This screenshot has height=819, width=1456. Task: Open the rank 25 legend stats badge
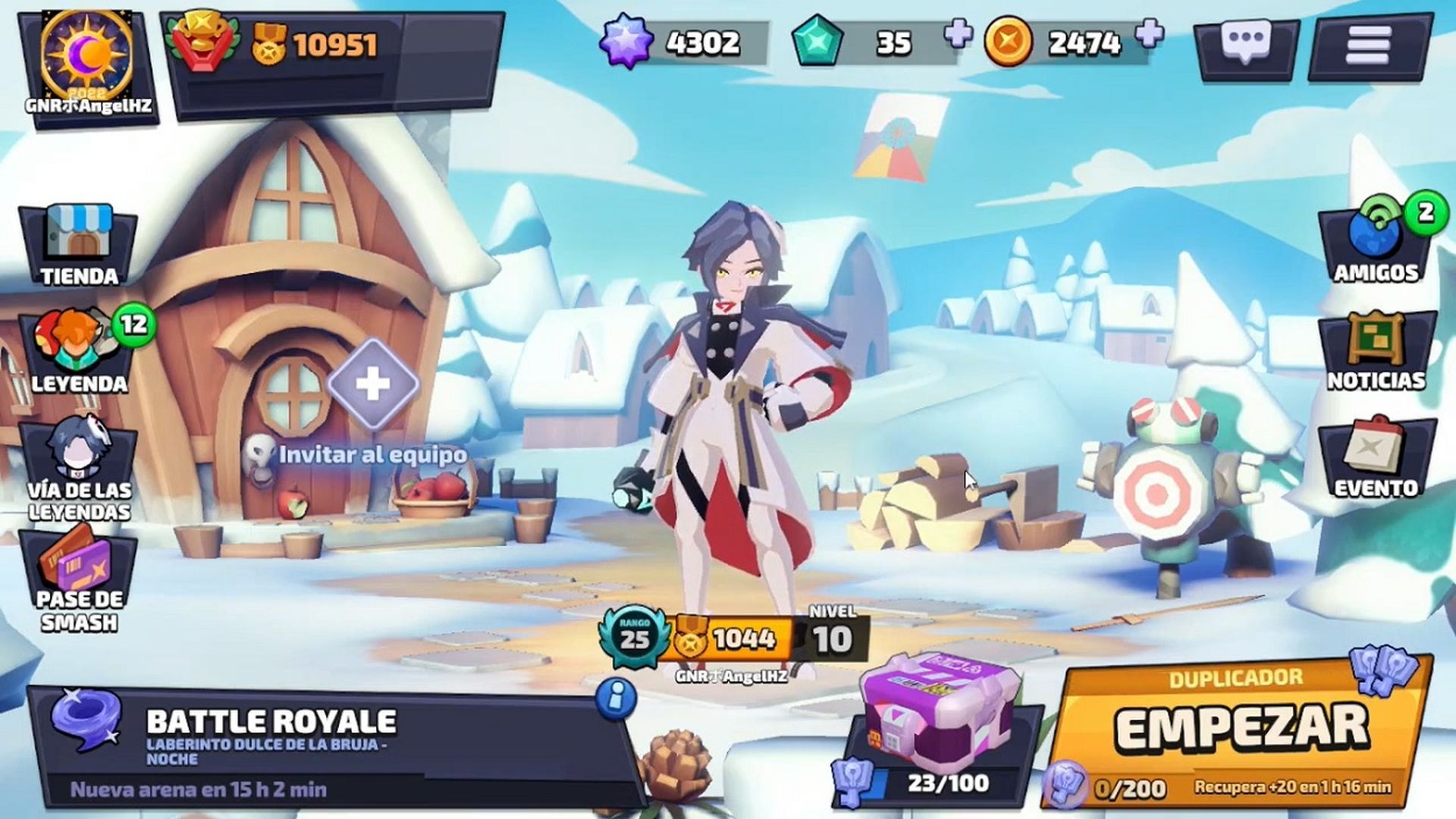[x=634, y=638]
